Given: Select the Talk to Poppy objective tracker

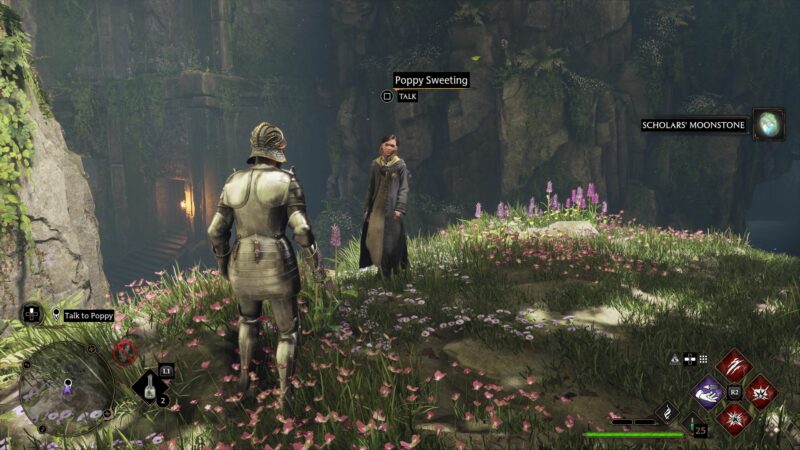Looking at the screenshot, I should coord(89,316).
